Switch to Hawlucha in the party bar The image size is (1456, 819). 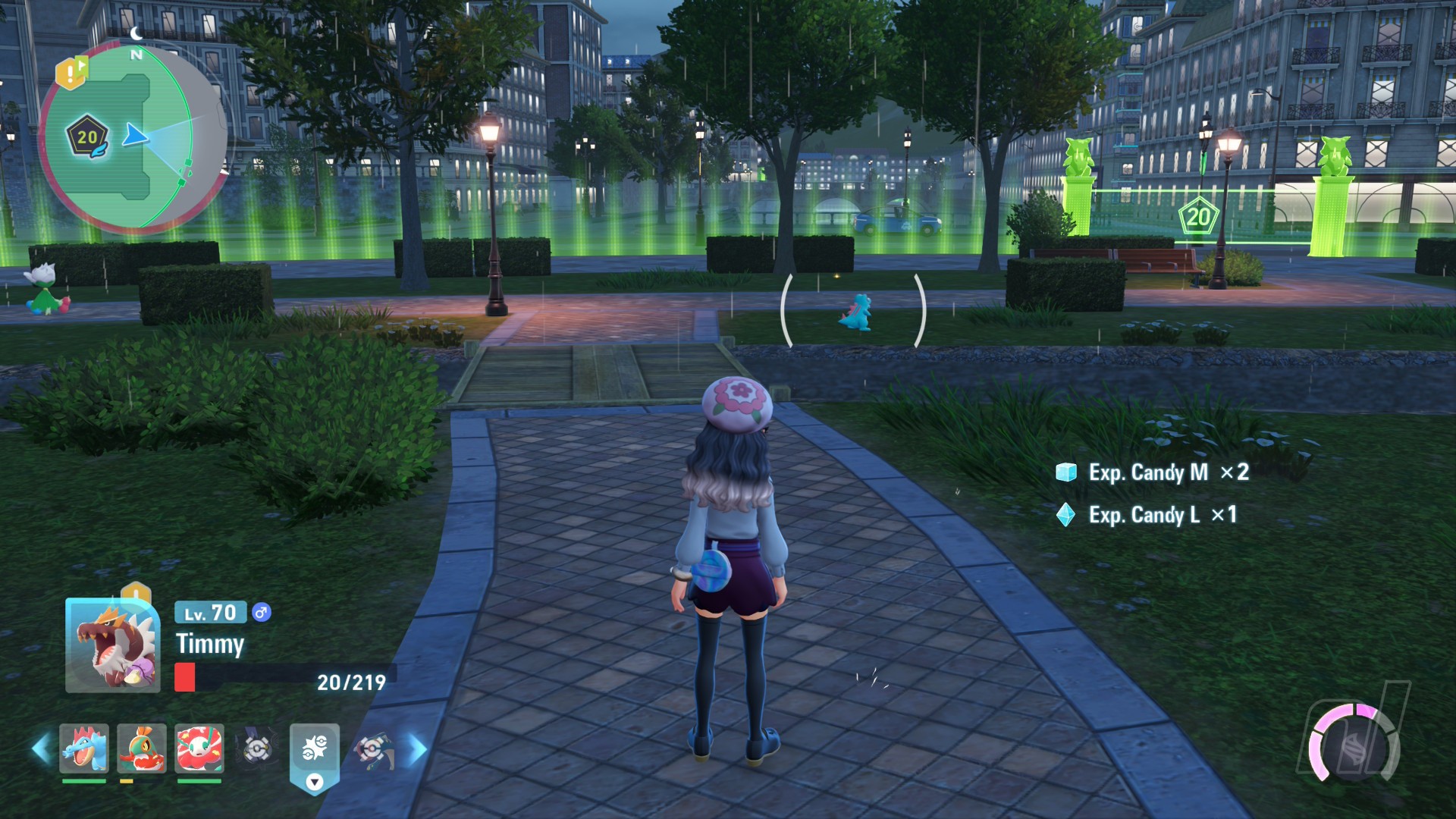[x=142, y=748]
